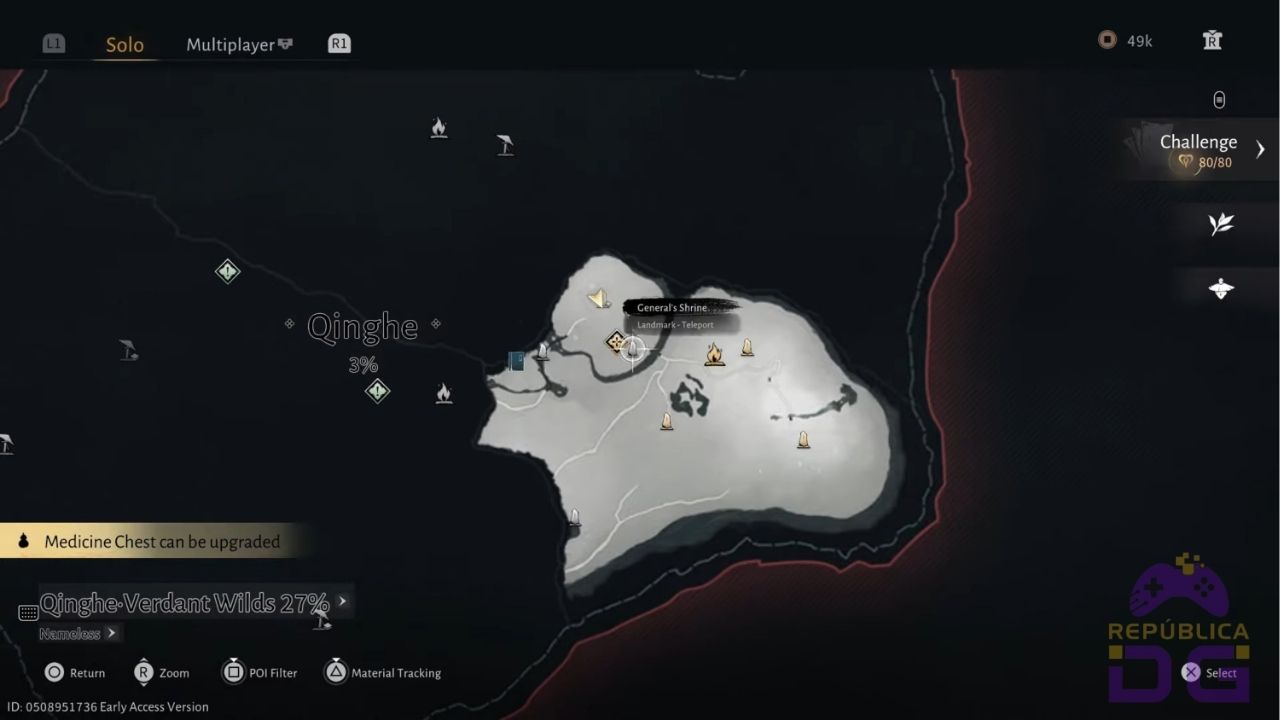The width and height of the screenshot is (1280, 720).
Task: Click the blue door marker on map
Action: pyautogui.click(x=516, y=361)
